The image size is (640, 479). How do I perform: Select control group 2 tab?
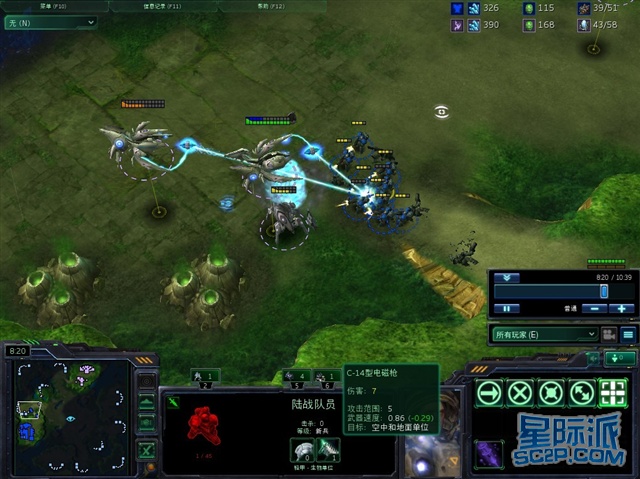point(205,378)
